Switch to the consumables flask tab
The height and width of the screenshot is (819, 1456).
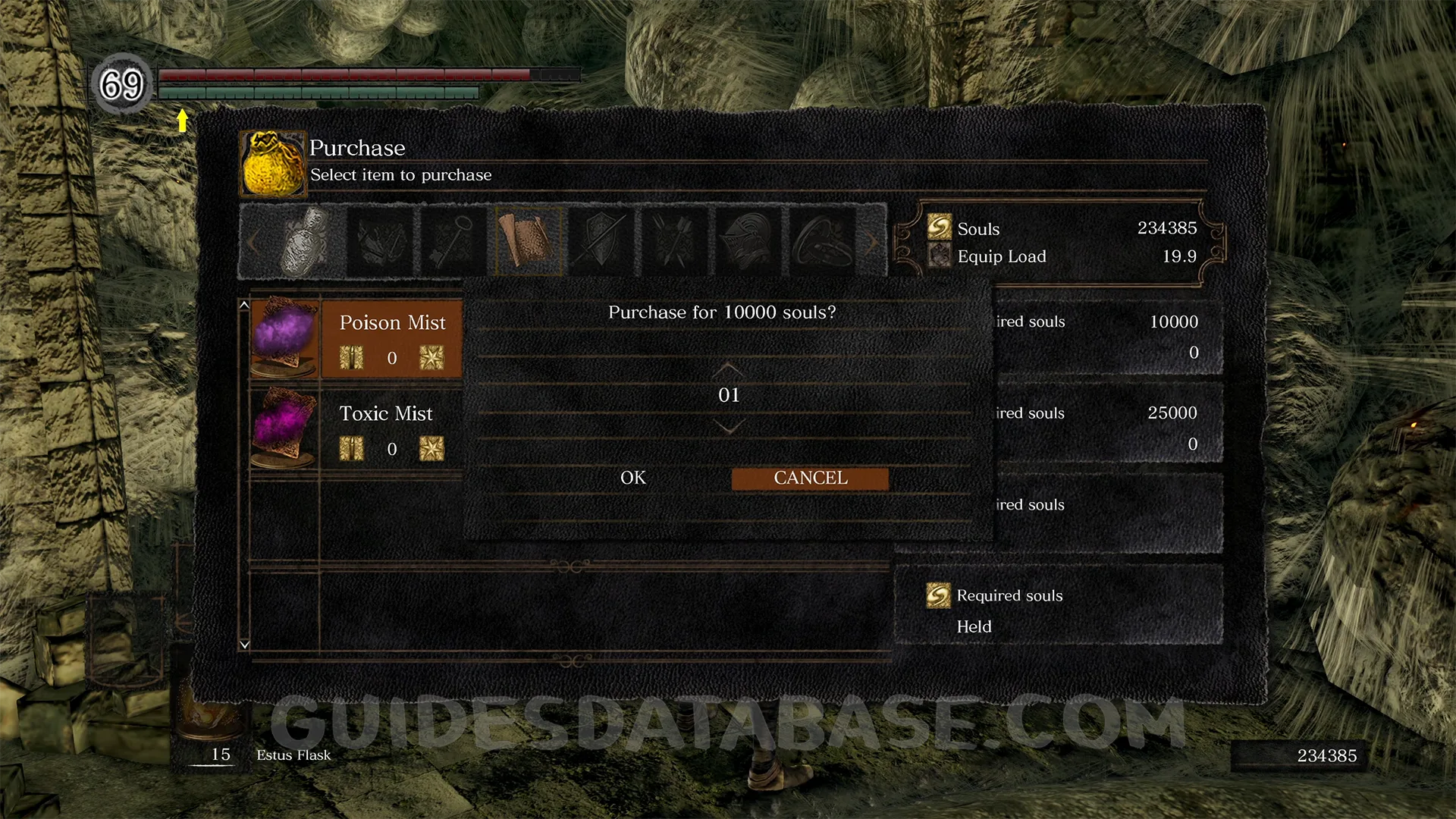306,241
